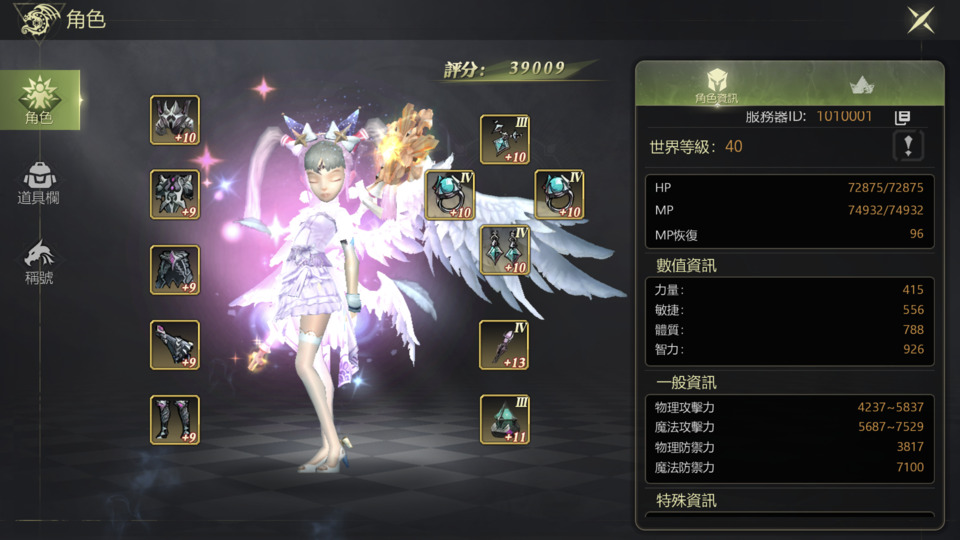Image resolution: width=960 pixels, height=540 pixels.
Task: Select the right ring slot
Action: (x=559, y=194)
